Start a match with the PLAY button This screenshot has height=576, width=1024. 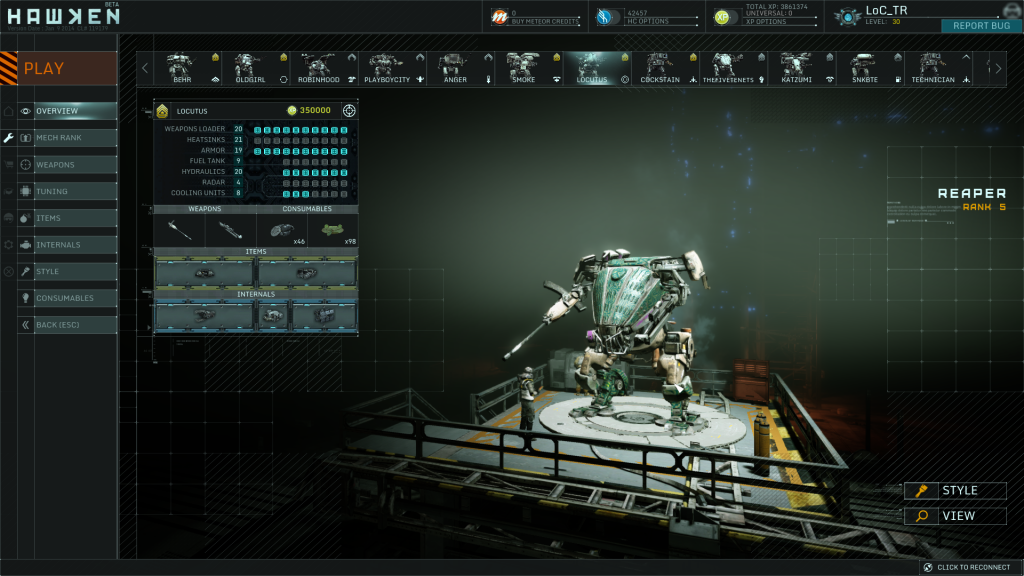coord(58,68)
